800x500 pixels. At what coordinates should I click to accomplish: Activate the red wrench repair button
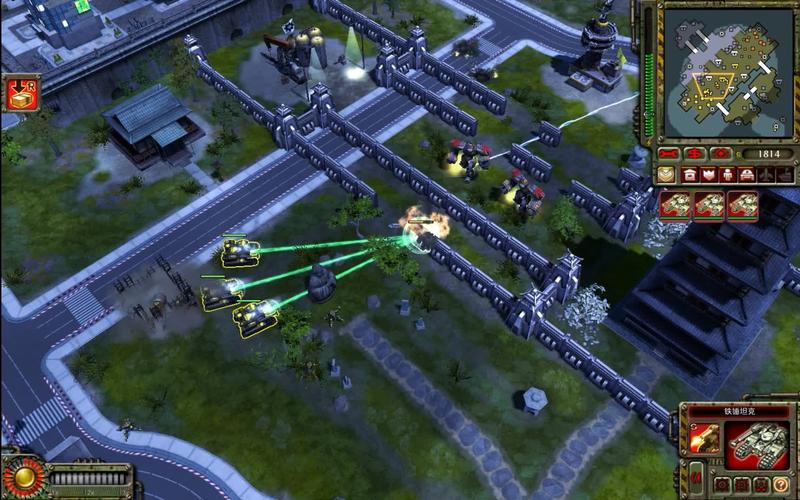(668, 154)
